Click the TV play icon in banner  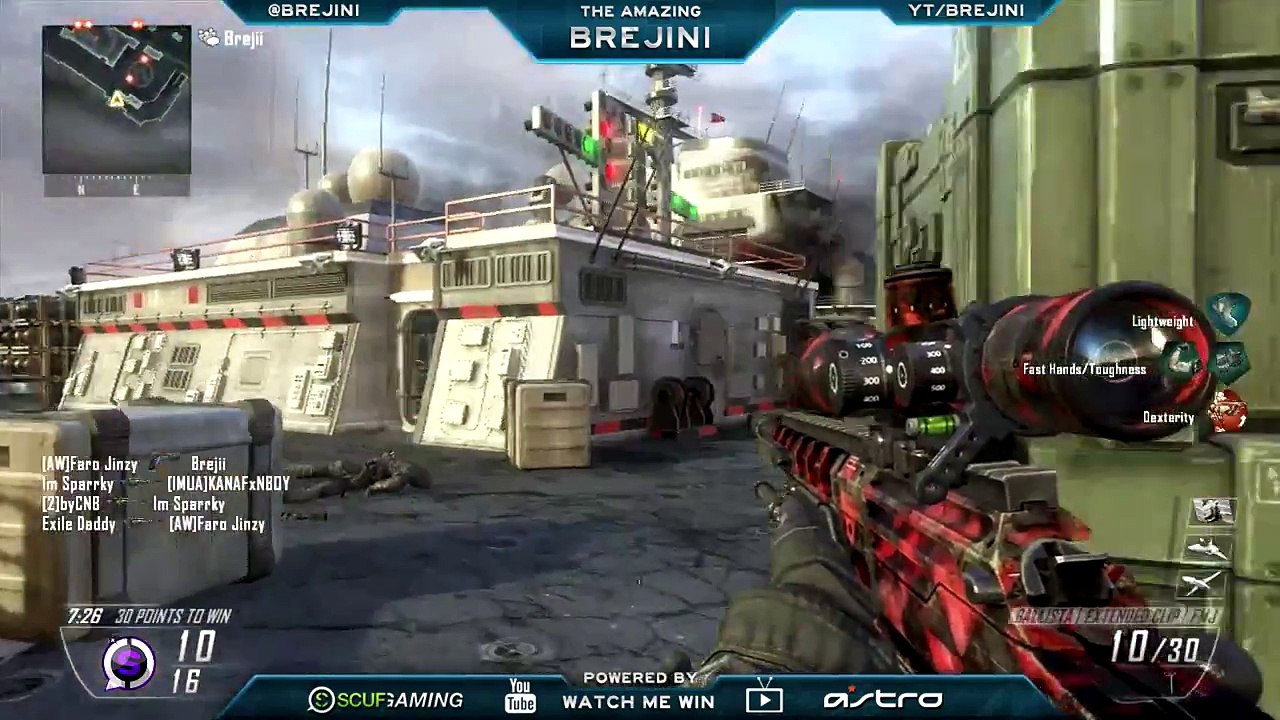tap(764, 696)
